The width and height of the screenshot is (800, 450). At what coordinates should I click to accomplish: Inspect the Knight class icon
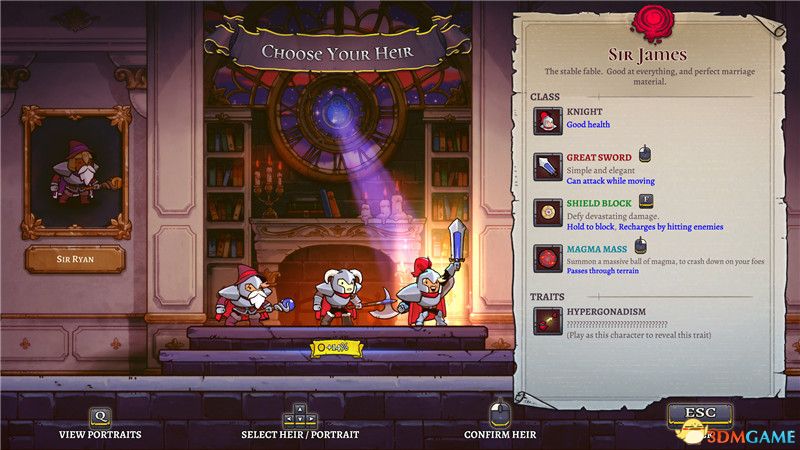click(547, 121)
